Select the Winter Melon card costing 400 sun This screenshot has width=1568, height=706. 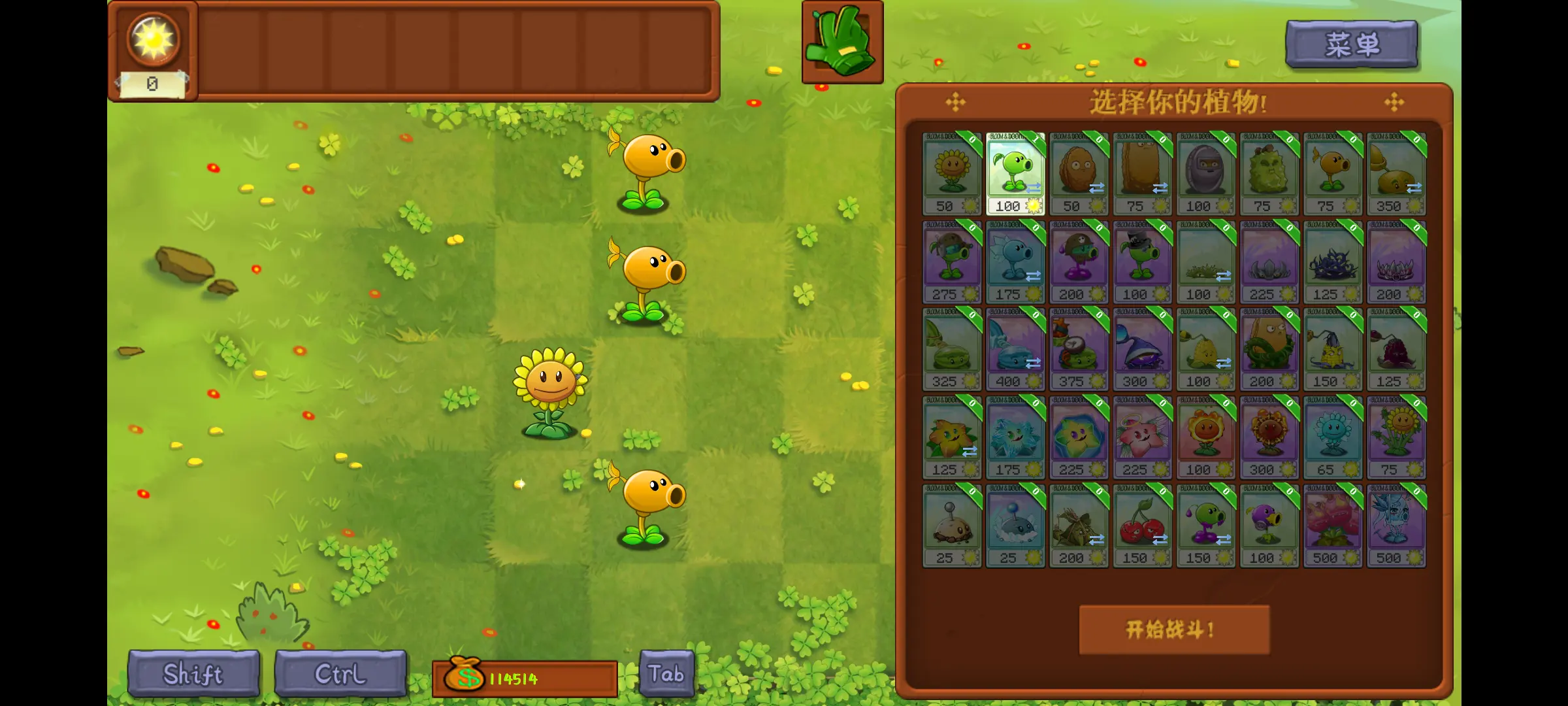click(x=1015, y=346)
